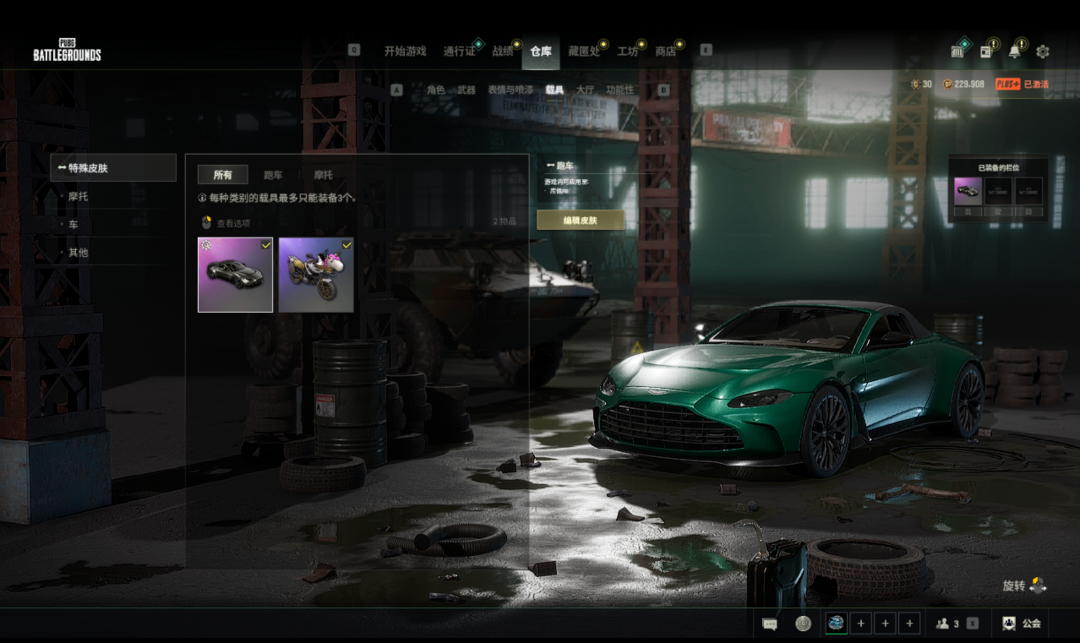Open settings with the gear icon
The image size is (1080, 643).
pos(1043,52)
